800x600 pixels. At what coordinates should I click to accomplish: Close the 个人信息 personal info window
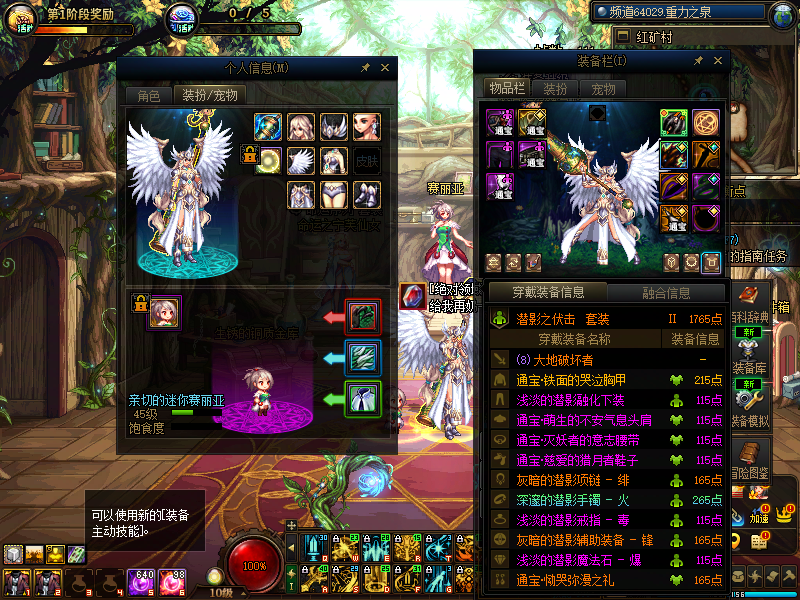click(387, 68)
